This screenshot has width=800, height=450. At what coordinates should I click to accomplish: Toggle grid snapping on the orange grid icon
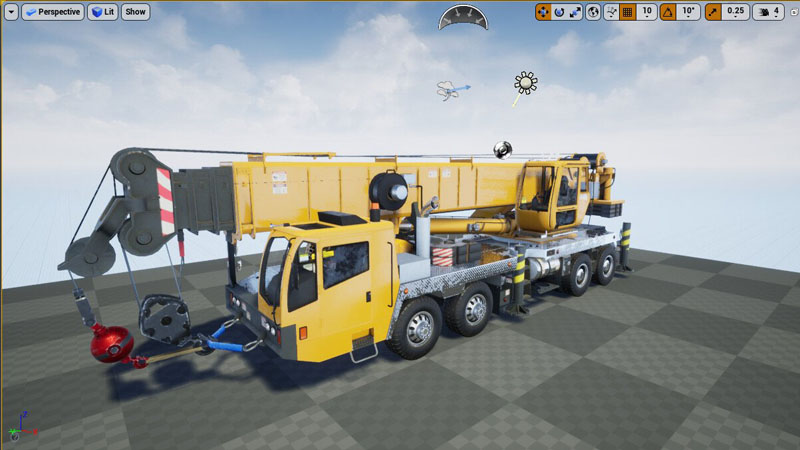point(627,12)
